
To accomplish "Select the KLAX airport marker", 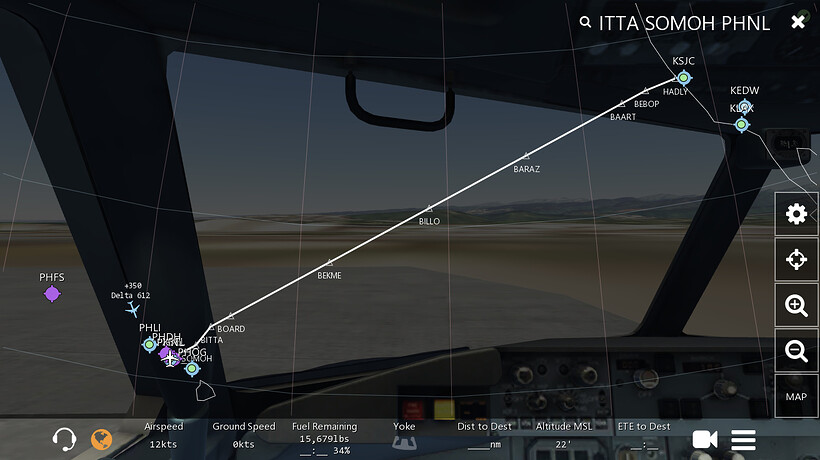I will 742,124.
